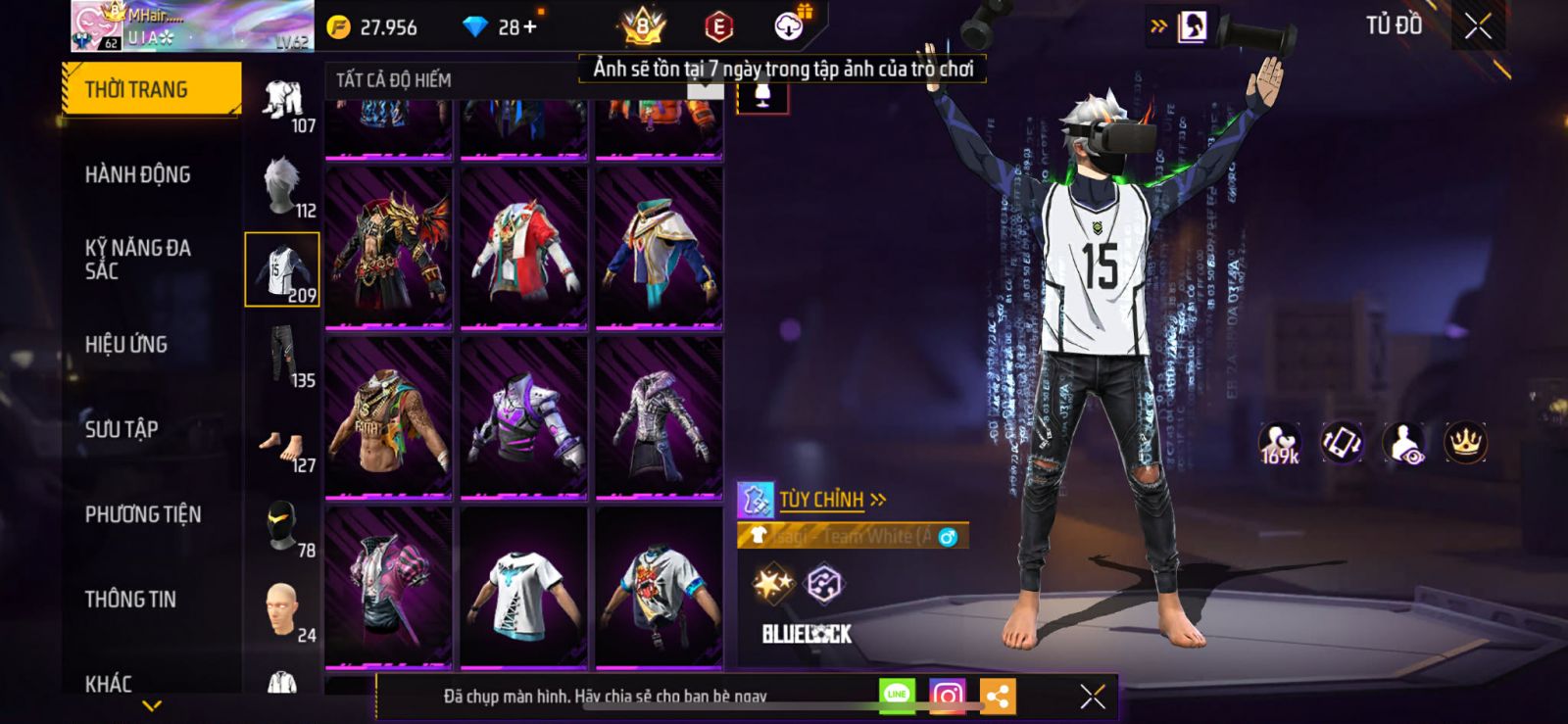Choose the hair category with 112 items
The image size is (1568, 724).
(283, 186)
